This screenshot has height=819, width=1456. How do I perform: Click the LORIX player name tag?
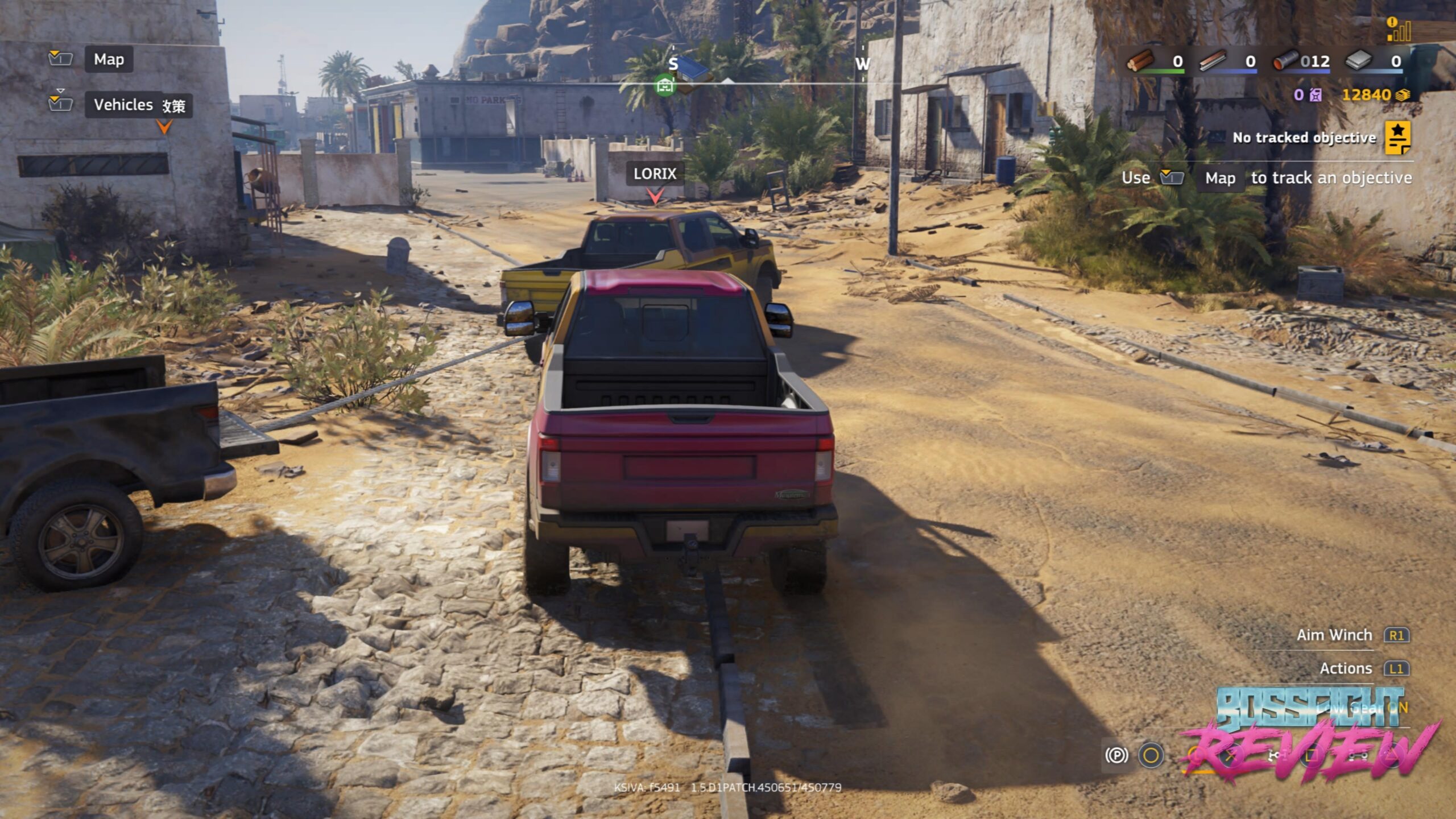655,173
